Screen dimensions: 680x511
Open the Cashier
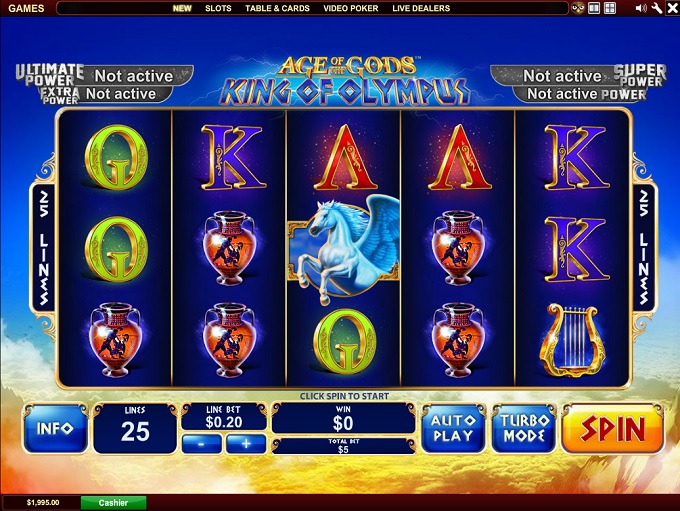[113, 502]
